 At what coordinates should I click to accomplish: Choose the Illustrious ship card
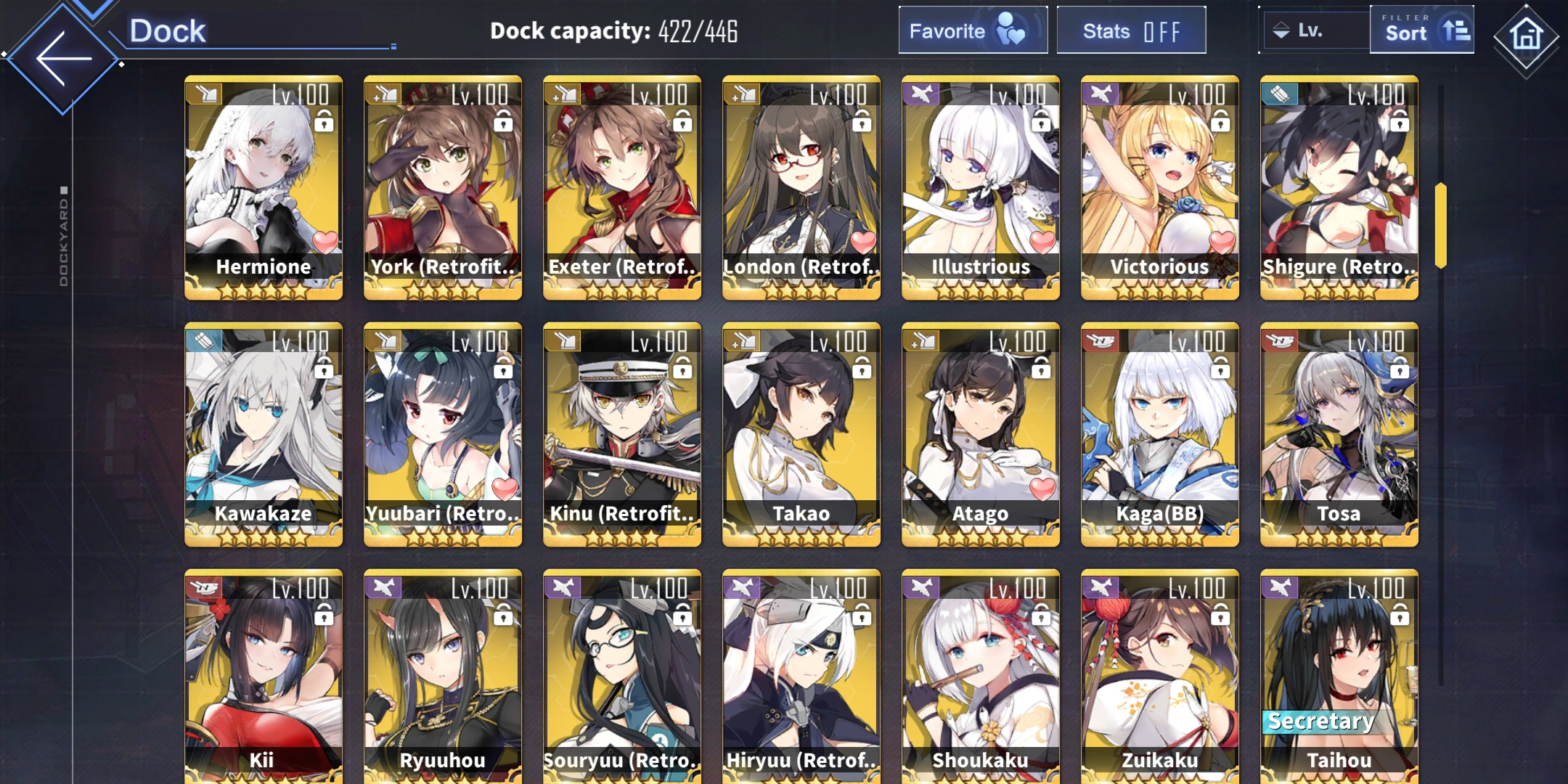(x=980, y=187)
